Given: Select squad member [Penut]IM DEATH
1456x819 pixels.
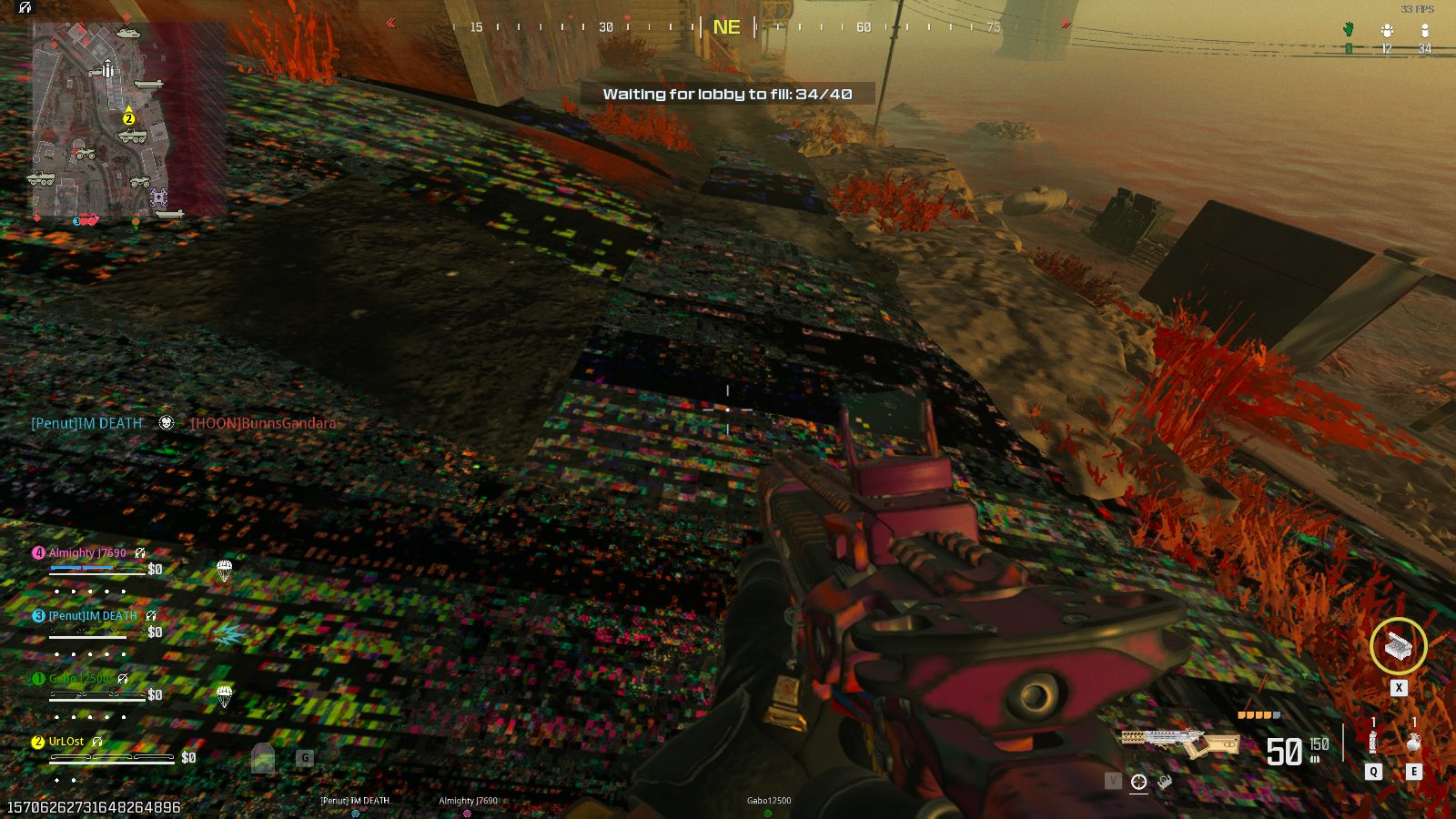Looking at the screenshot, I should pos(93,616).
